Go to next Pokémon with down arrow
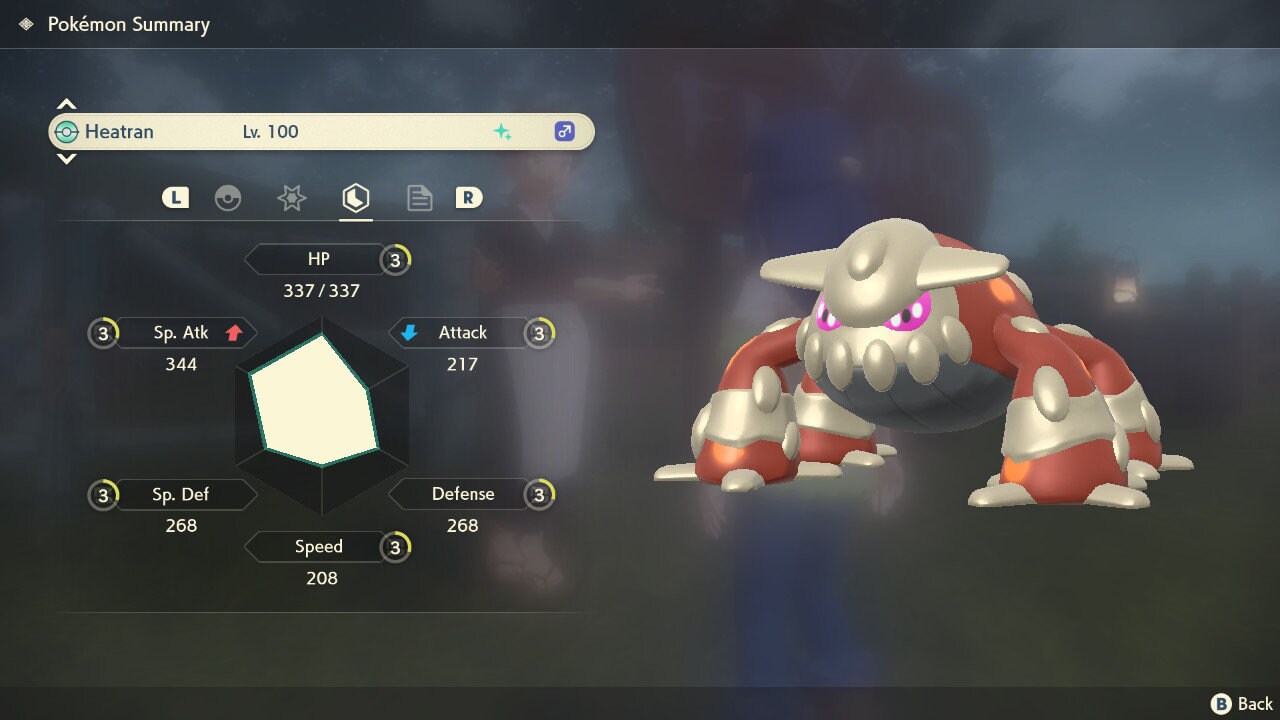 (x=66, y=158)
